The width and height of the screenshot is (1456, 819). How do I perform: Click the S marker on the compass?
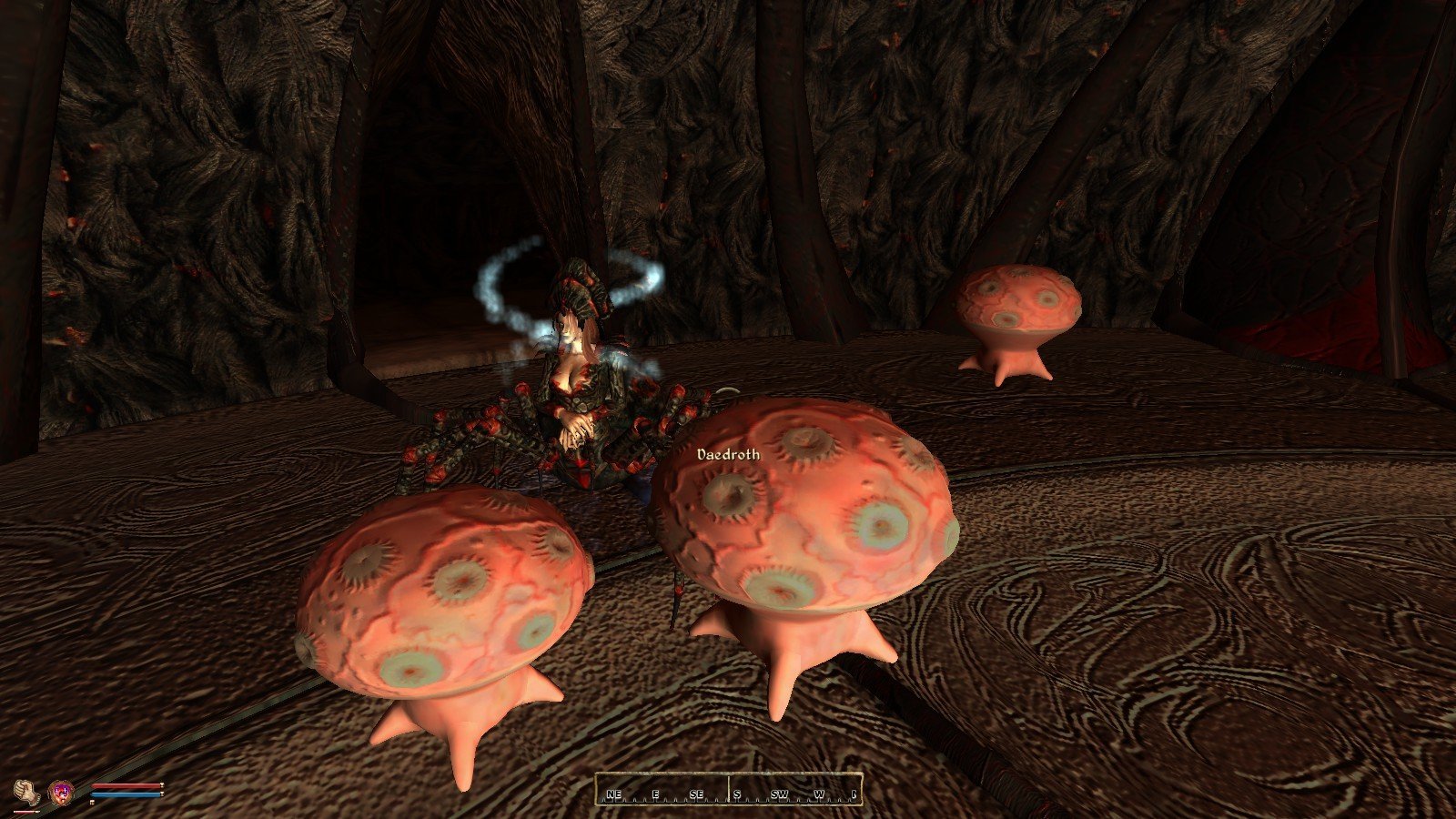(737, 794)
